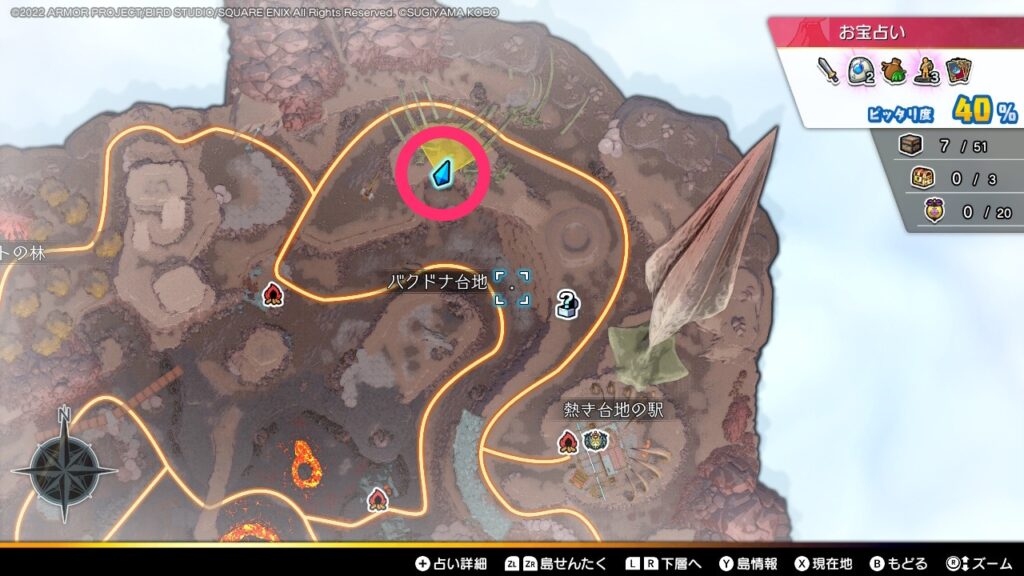Image resolution: width=1024 pixels, height=576 pixels.
Task: Choose the blue orb stone treasure icon
Action: click(x=861, y=70)
